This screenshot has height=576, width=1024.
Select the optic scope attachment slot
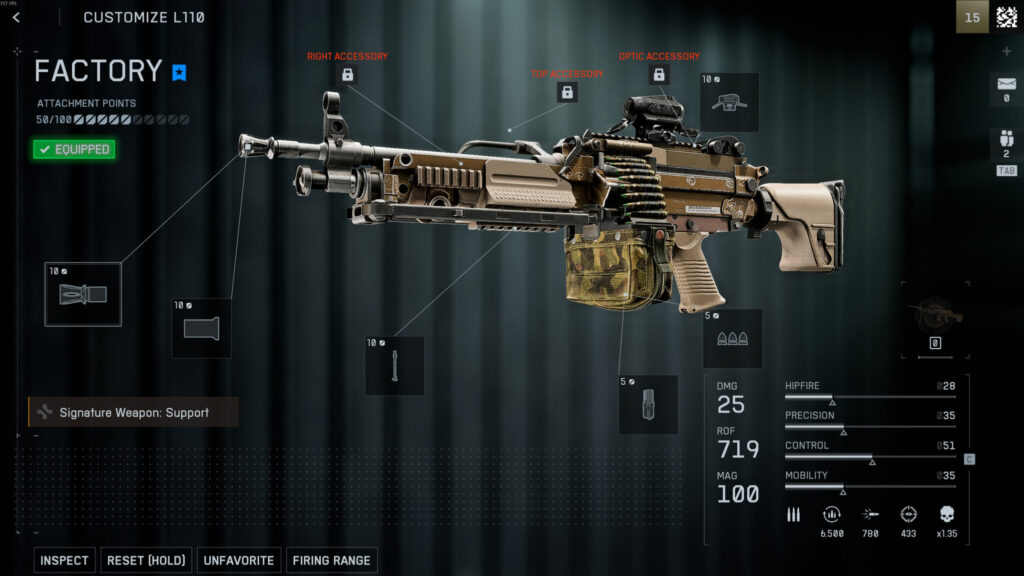pyautogui.click(x=729, y=102)
